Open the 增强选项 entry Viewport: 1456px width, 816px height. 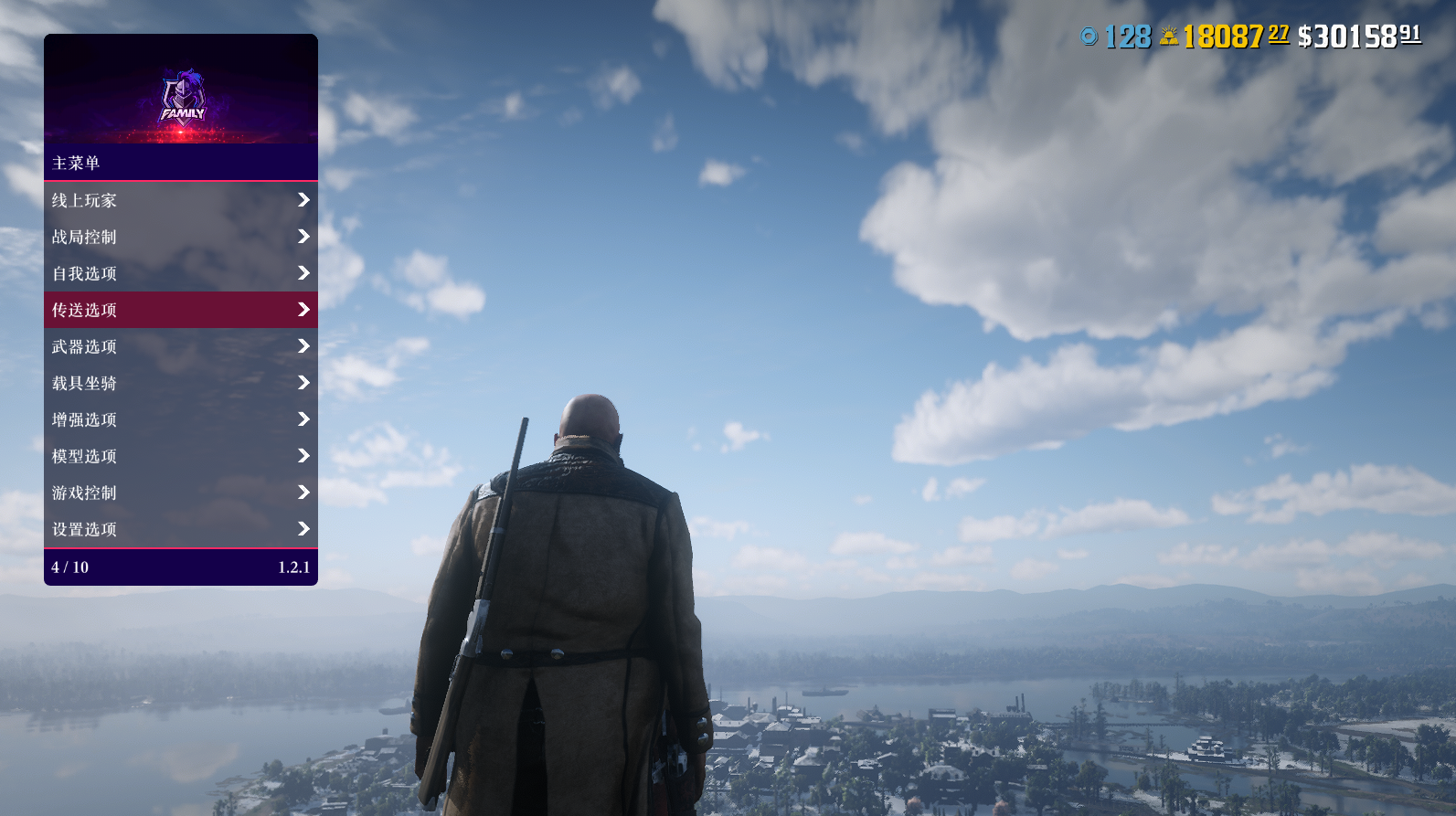pos(180,419)
